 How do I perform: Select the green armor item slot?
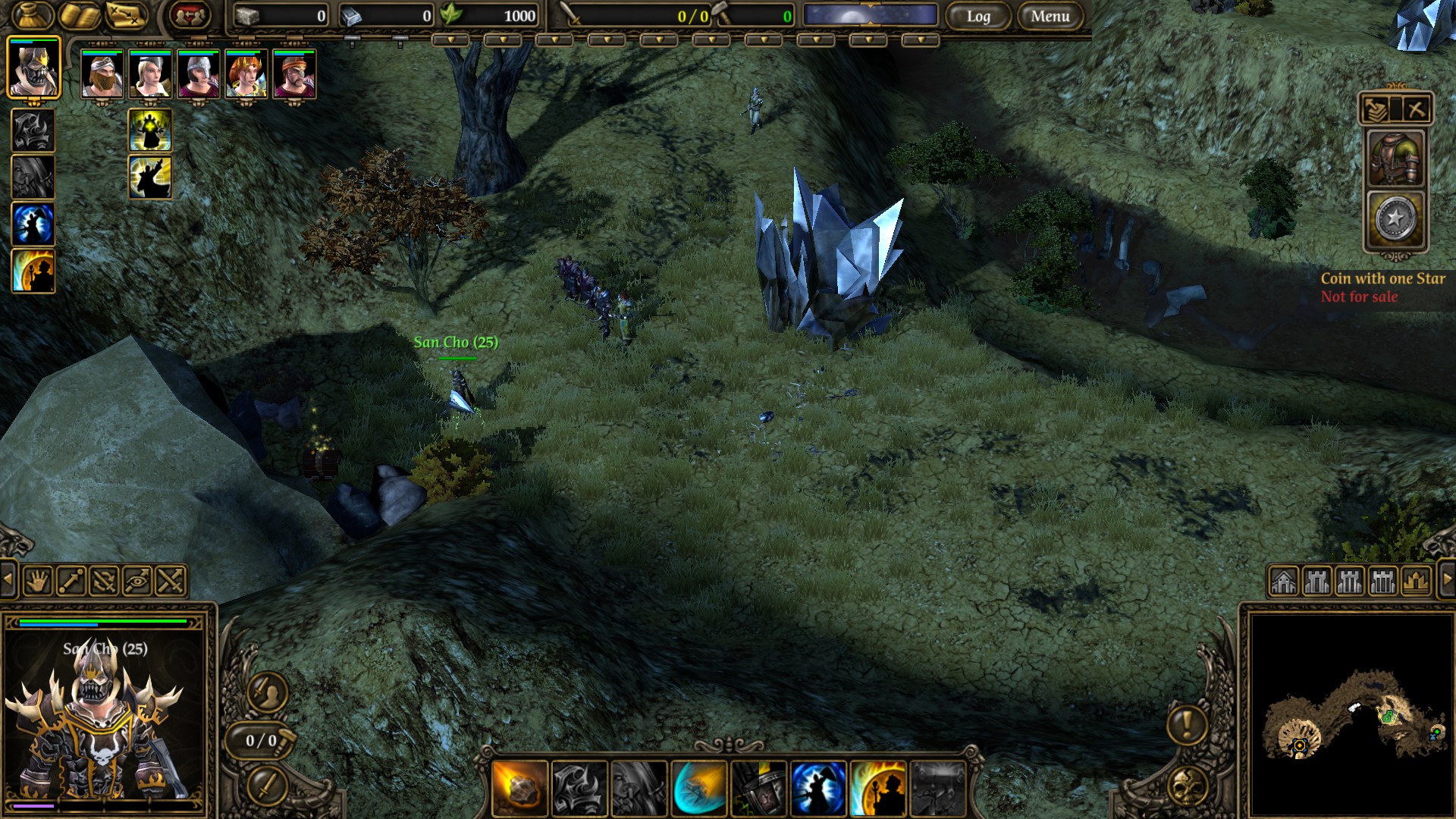[x=1395, y=159]
